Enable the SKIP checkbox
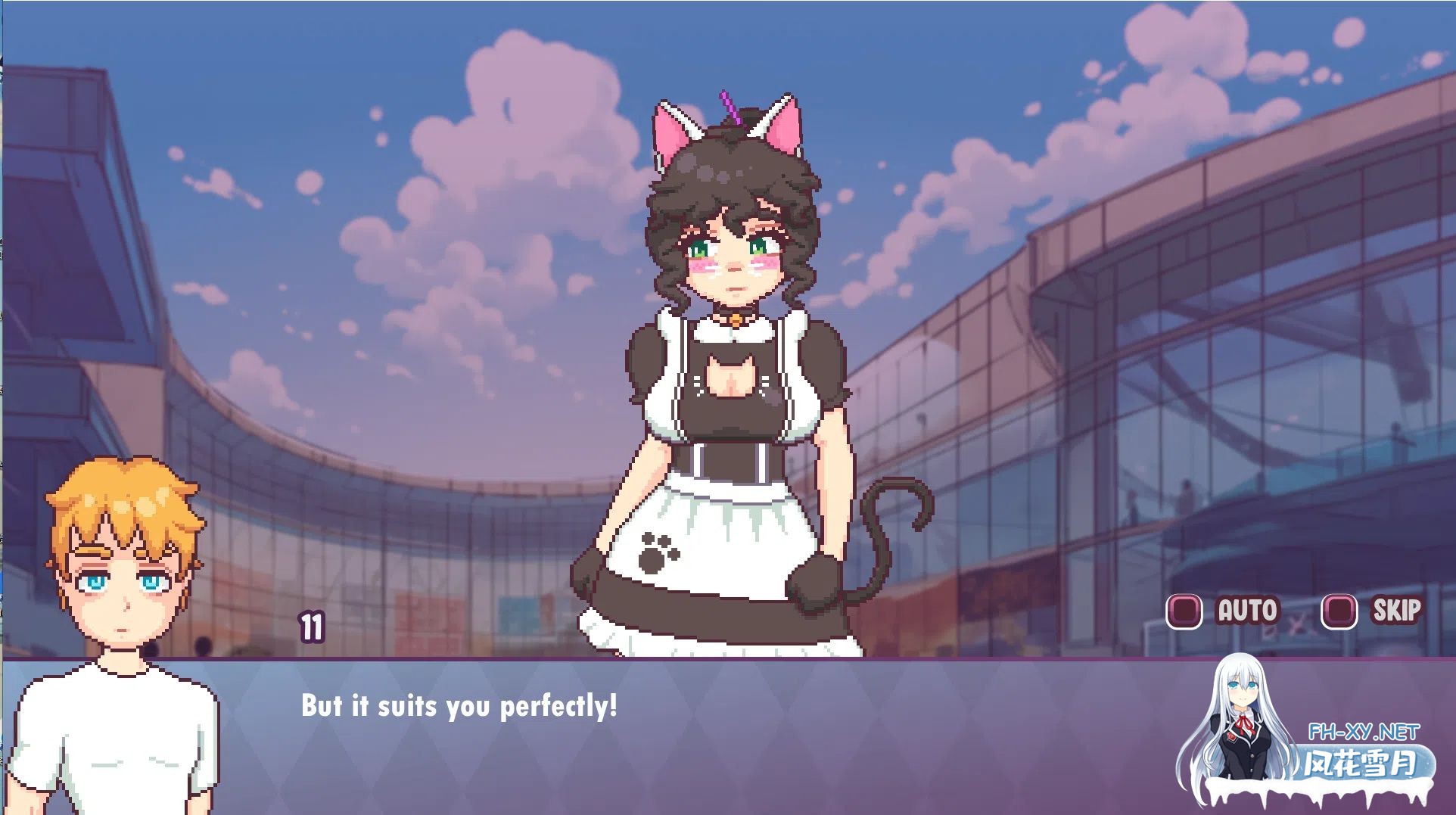Image resolution: width=1456 pixels, height=815 pixels. coord(1339,611)
